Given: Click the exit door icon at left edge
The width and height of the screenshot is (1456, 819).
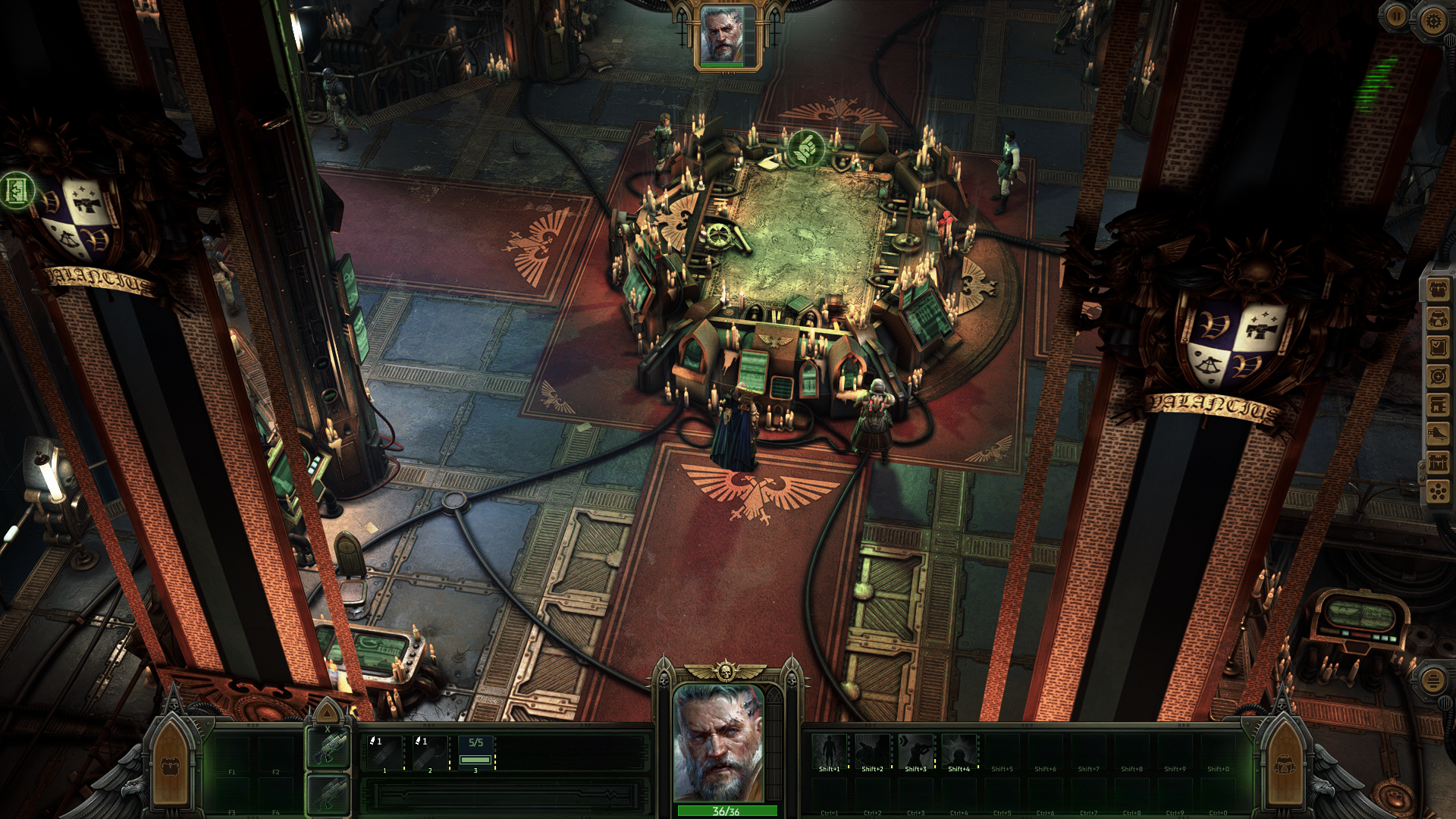Looking at the screenshot, I should 17,190.
